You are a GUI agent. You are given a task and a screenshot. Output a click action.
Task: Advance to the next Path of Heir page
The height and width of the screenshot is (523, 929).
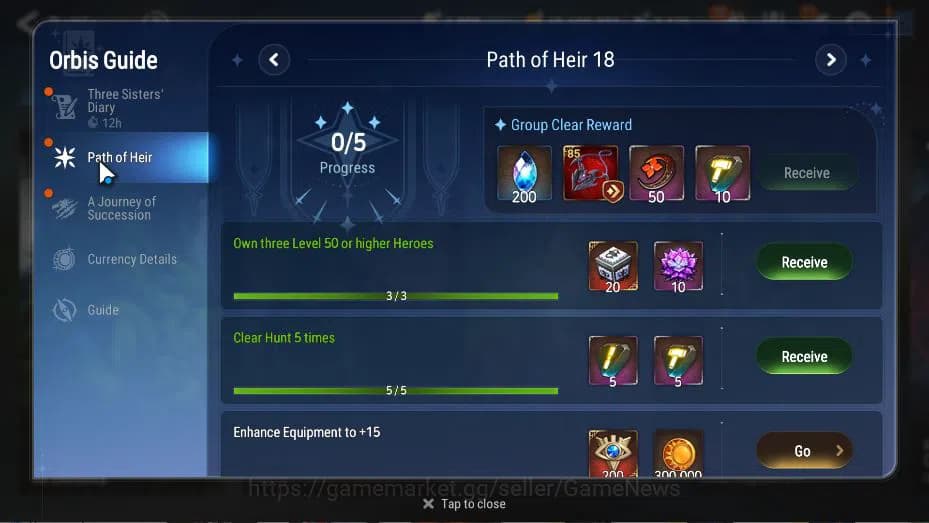[830, 60]
